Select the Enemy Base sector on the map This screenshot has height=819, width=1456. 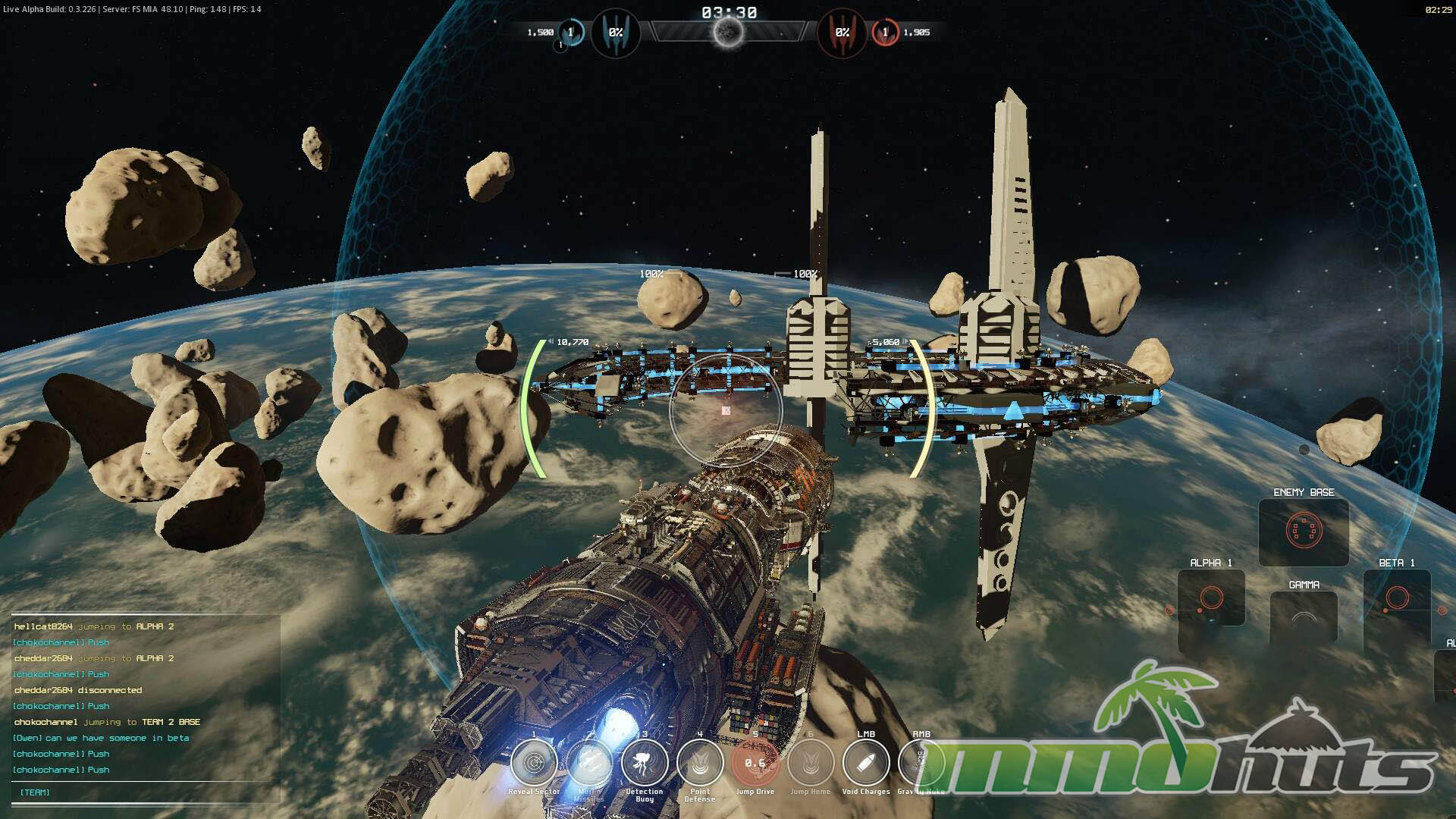(1304, 531)
